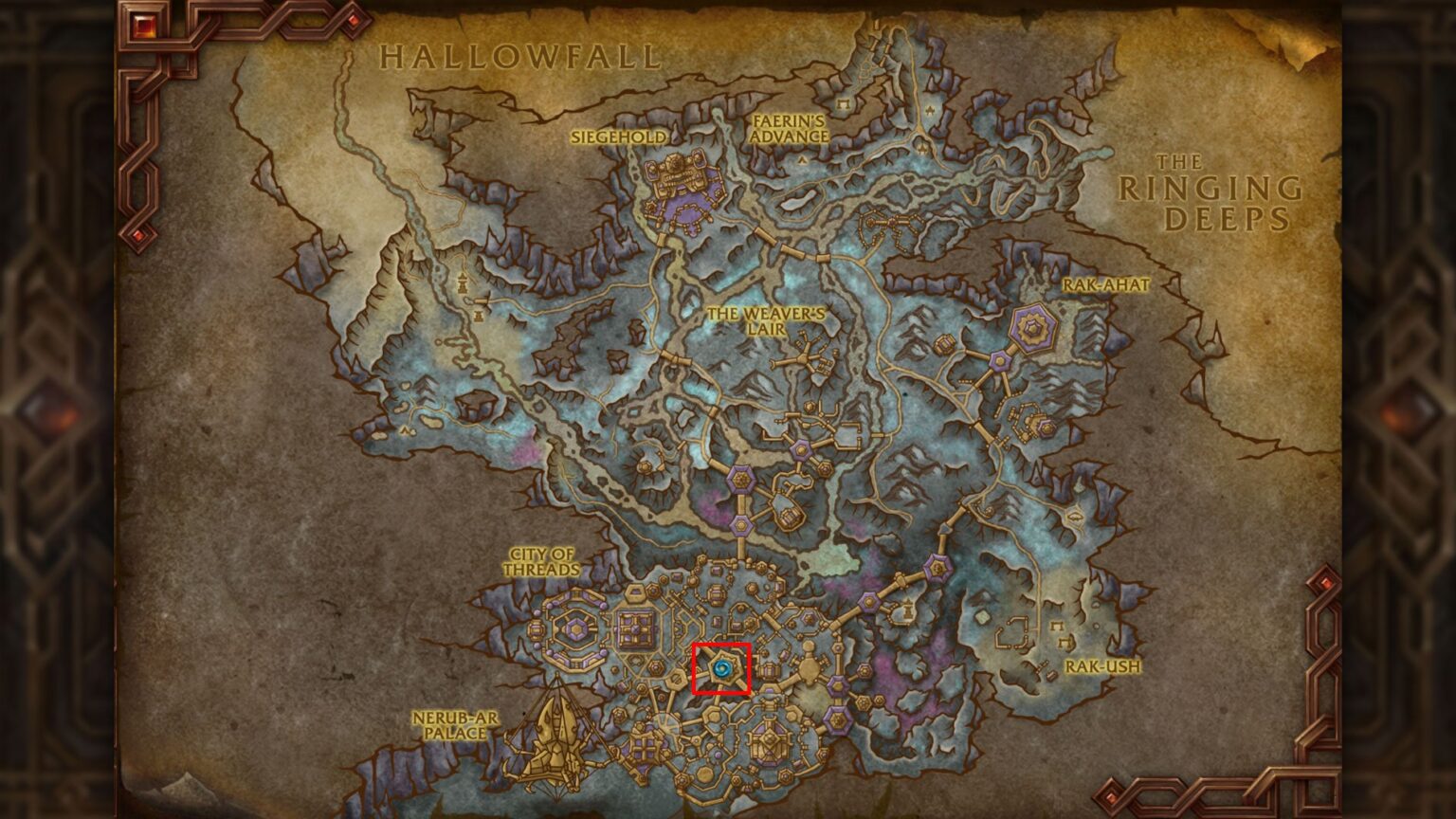Click the Rak-Ahat temple structure icon
The width and height of the screenshot is (1456, 819).
point(1032,328)
